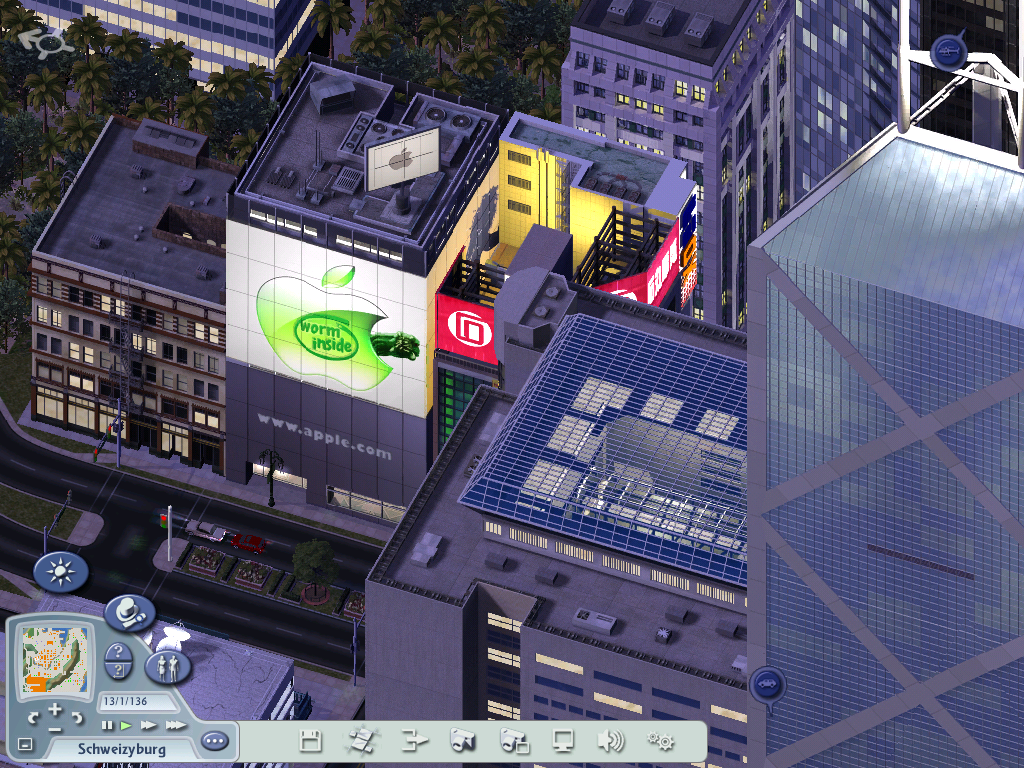Take a snapshot with the camera icon
Viewport: 1024px width, 768px height.
pyautogui.click(x=462, y=741)
